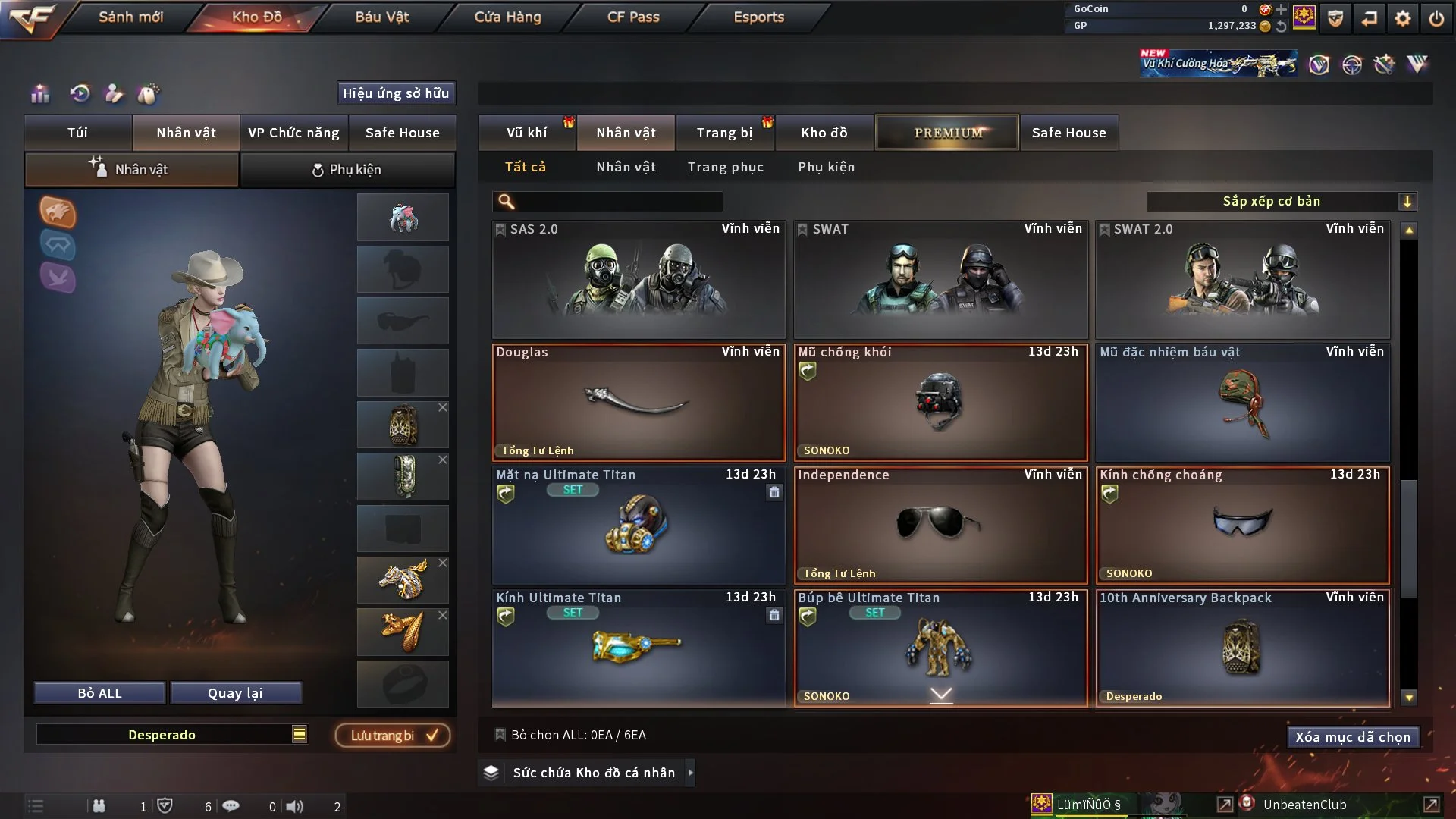The image size is (1456, 819).
Task: Select the Mũ đặc nhiệm báu vật item
Action: (1242, 402)
